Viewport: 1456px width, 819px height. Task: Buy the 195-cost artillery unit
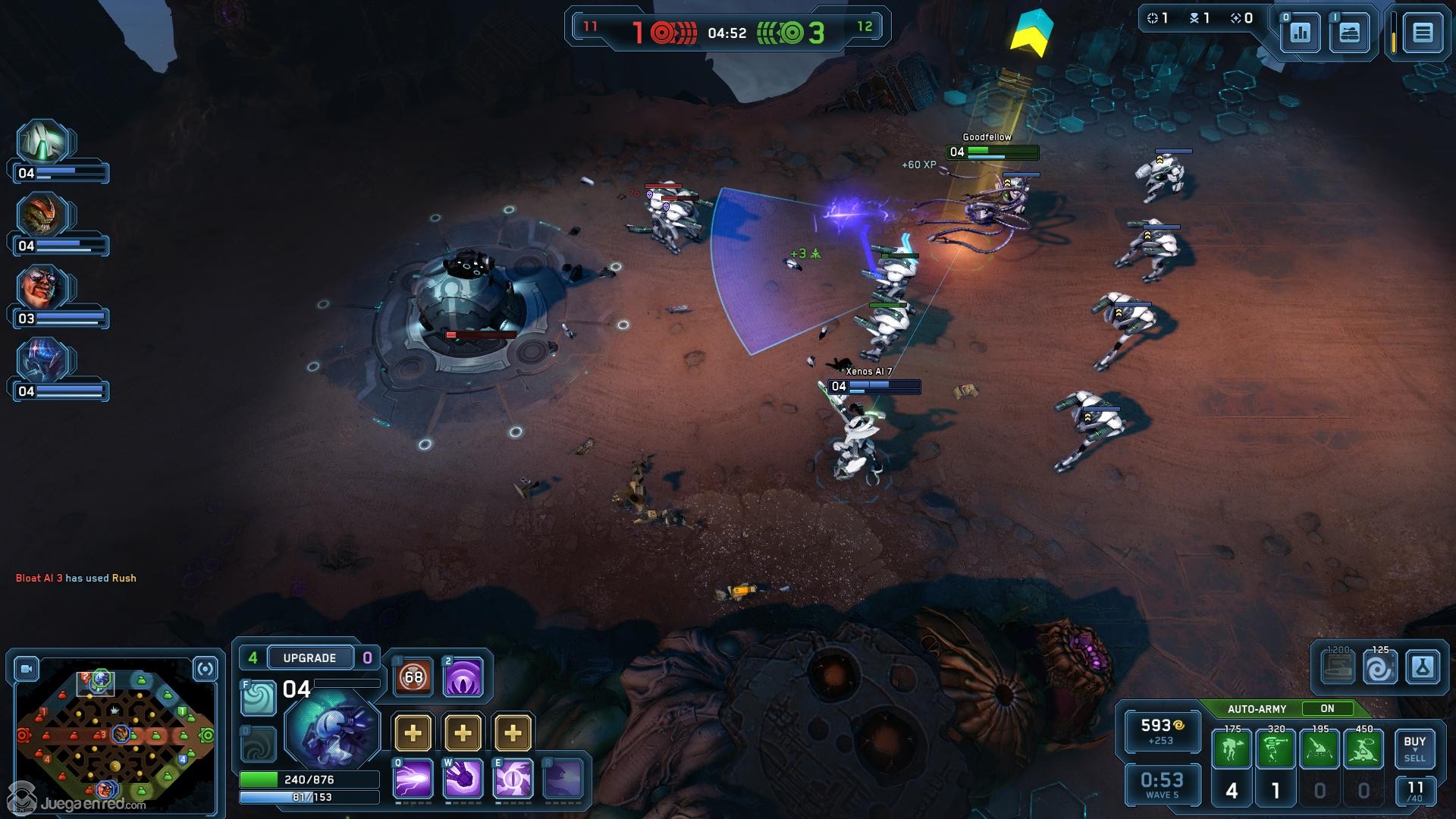pyautogui.click(x=1319, y=749)
